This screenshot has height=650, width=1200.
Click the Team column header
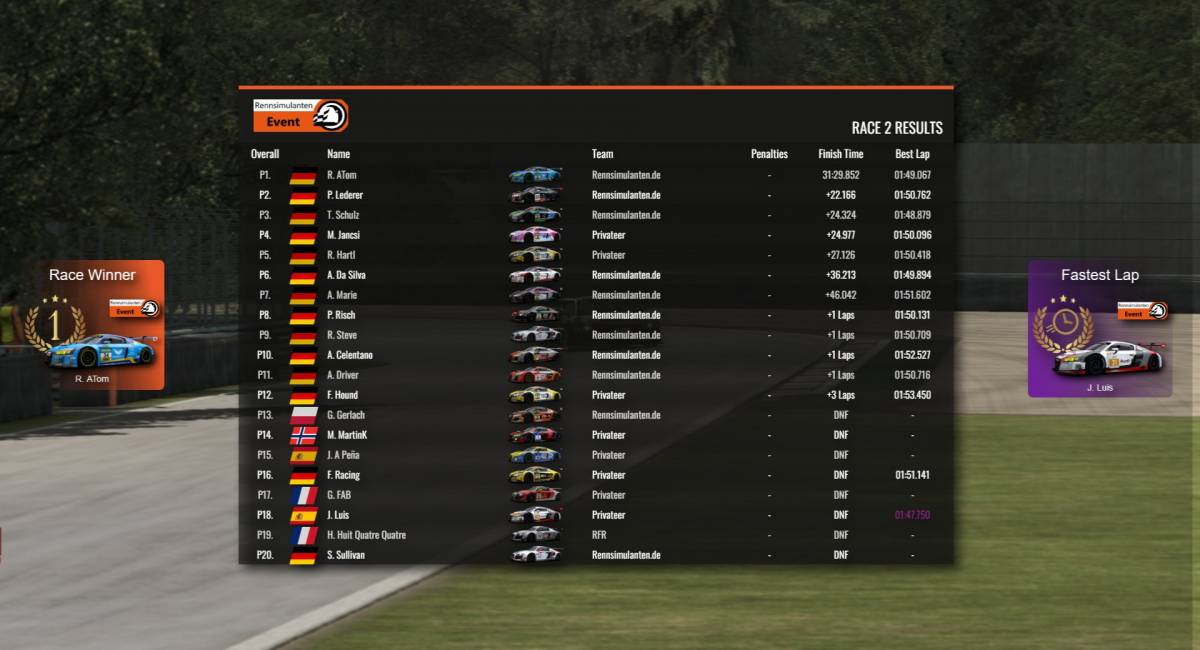602,154
